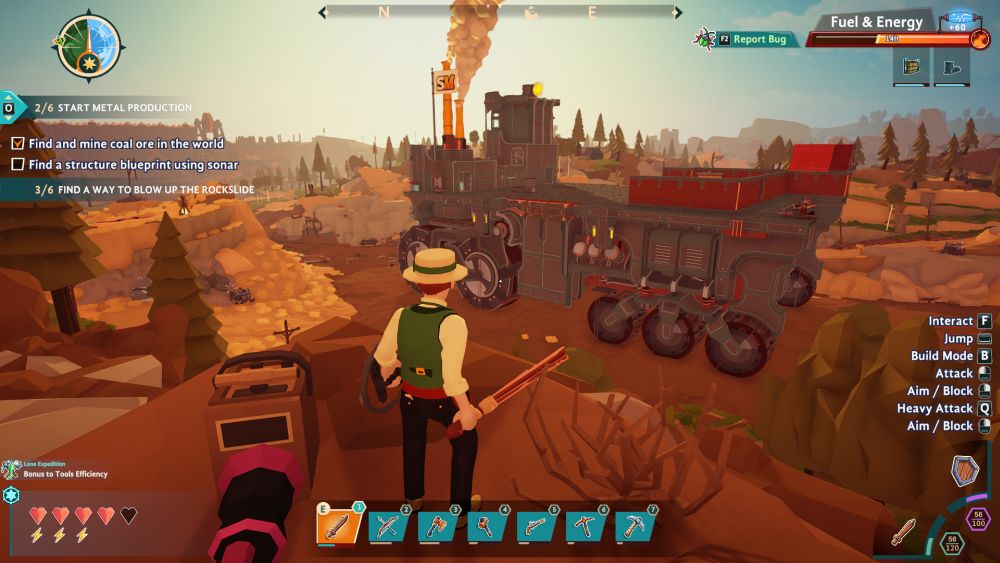Toggle the find structure blueprint using sonar objective

tap(18, 164)
